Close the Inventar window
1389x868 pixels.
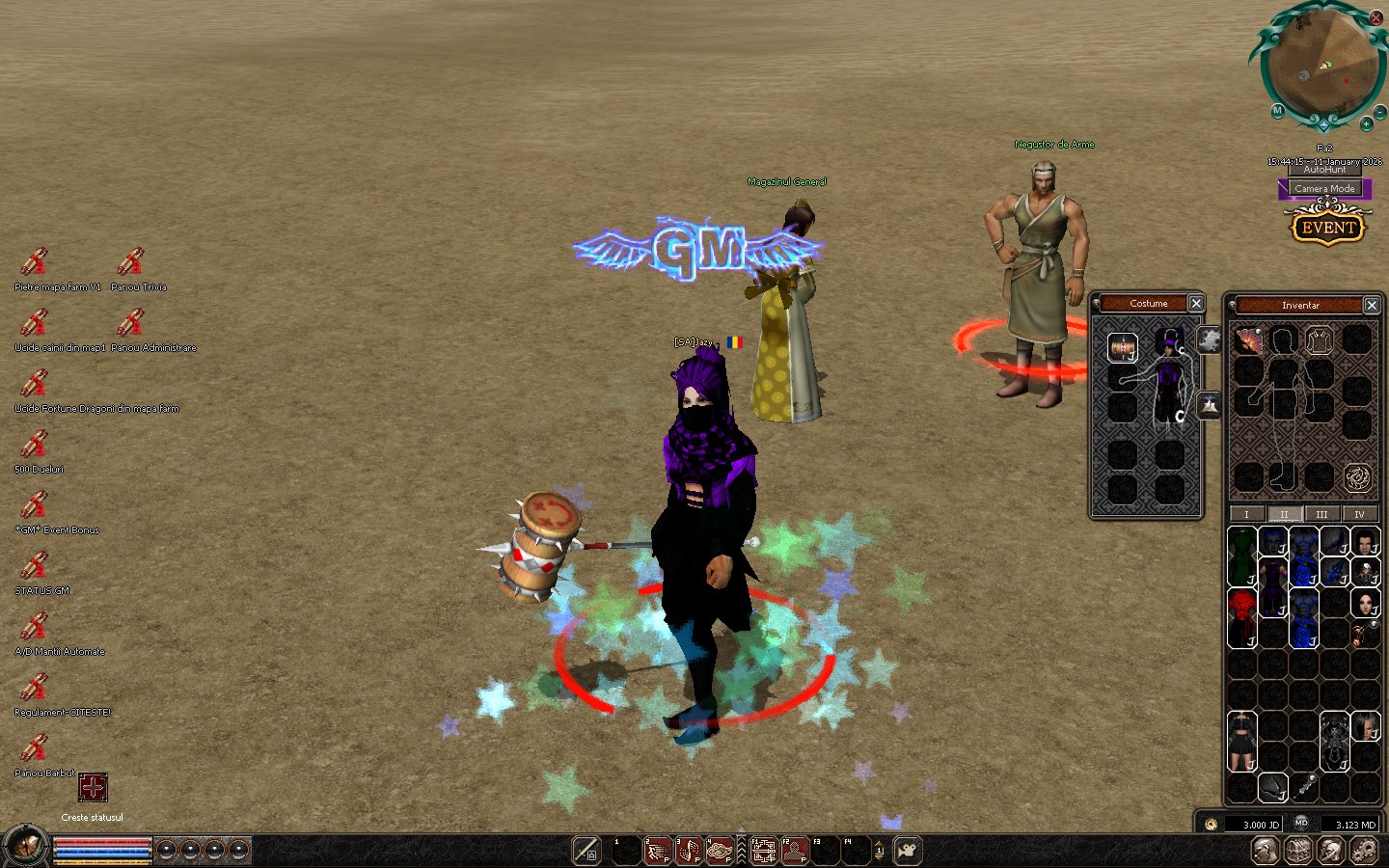coord(1372,305)
